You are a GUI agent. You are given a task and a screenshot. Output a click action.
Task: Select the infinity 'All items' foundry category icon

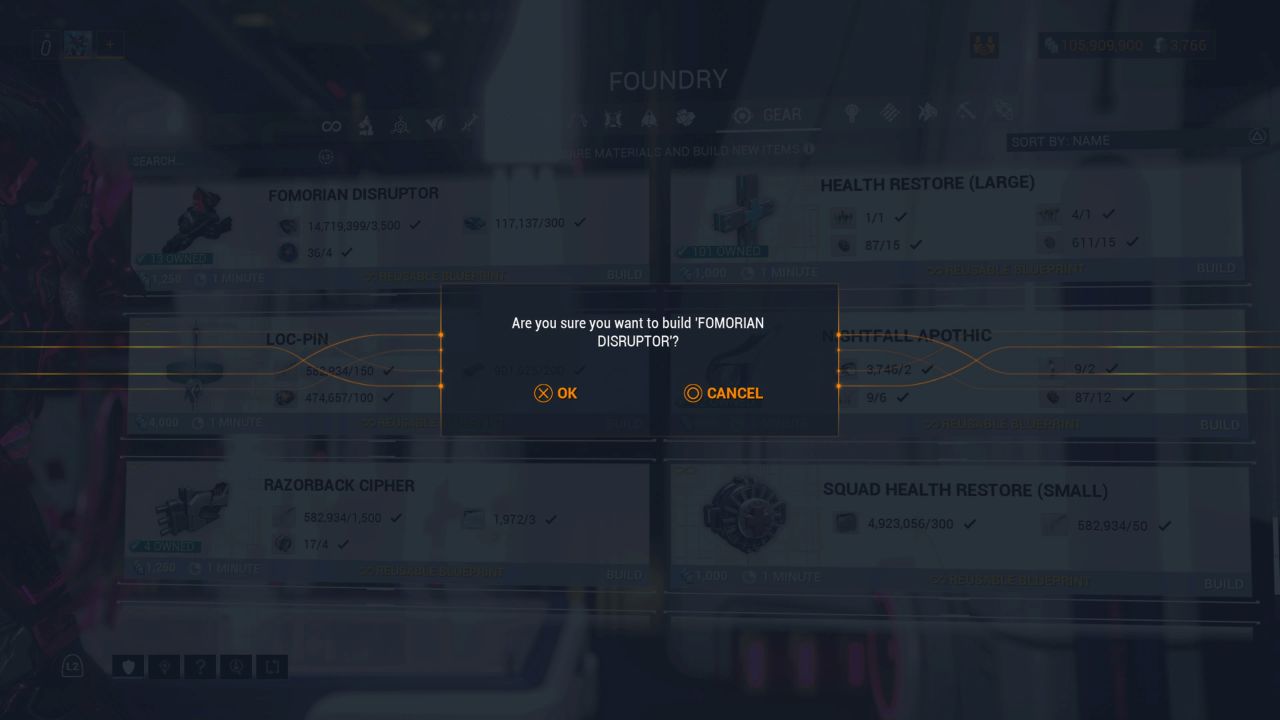coord(332,124)
